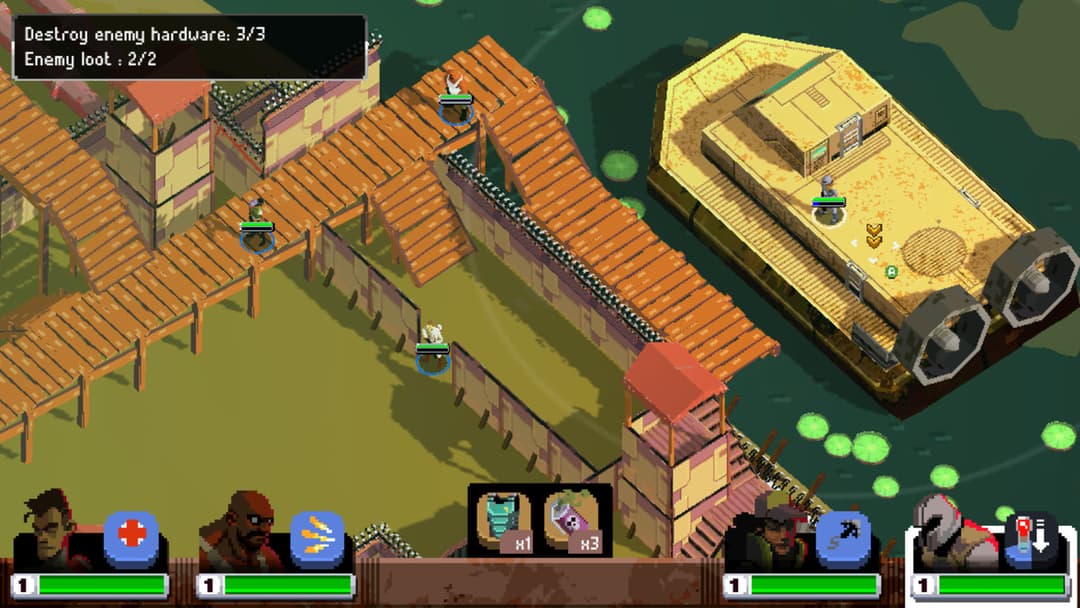Select the bald soldier with sunglasses portrait

(237, 532)
